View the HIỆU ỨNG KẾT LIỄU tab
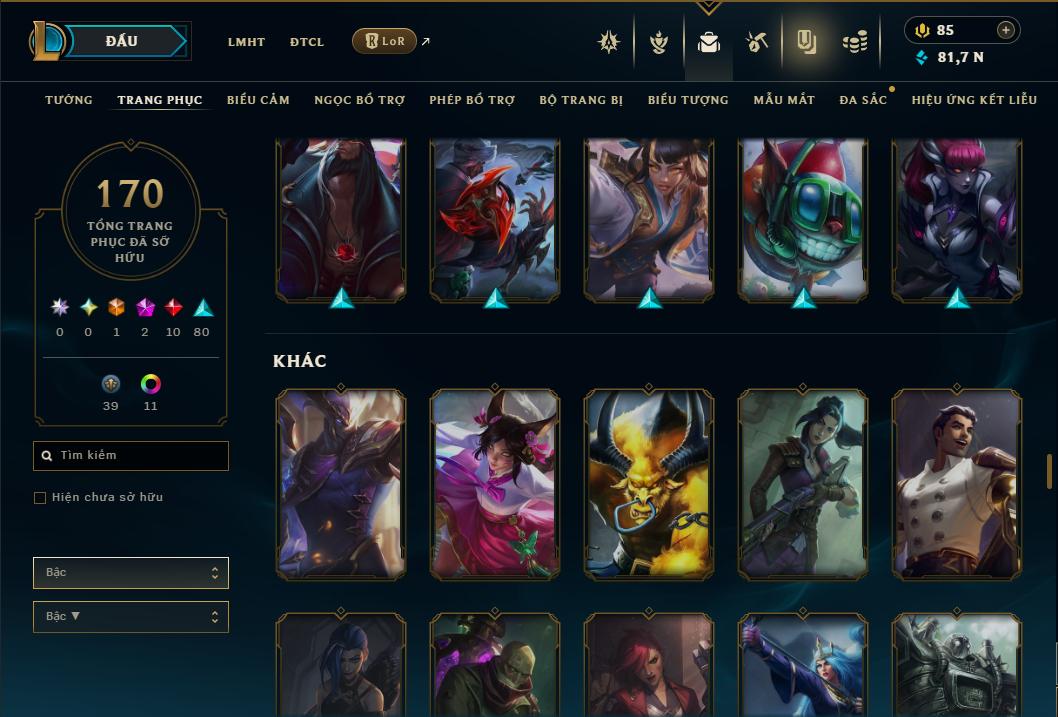This screenshot has width=1058, height=717. [x=972, y=100]
